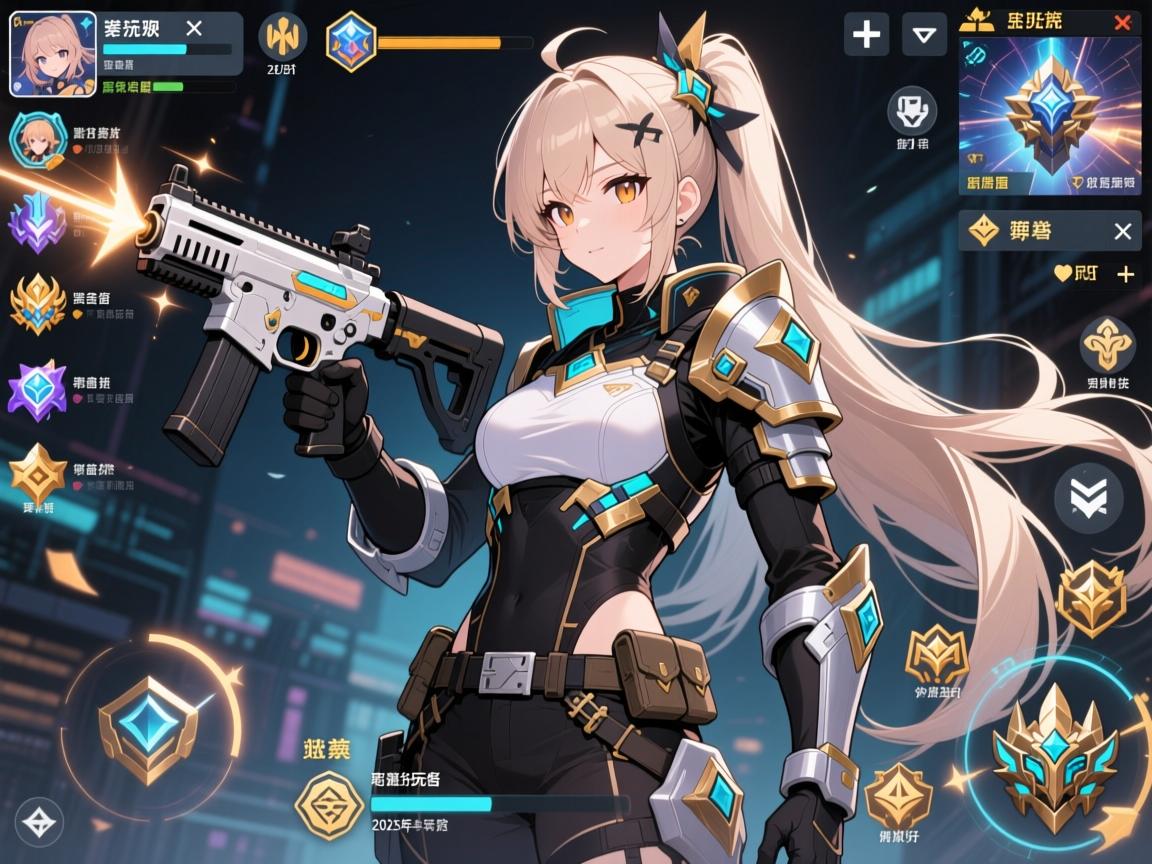This screenshot has width=1152, height=864.
Task: Tap the double chevron down button
Action: [1088, 496]
